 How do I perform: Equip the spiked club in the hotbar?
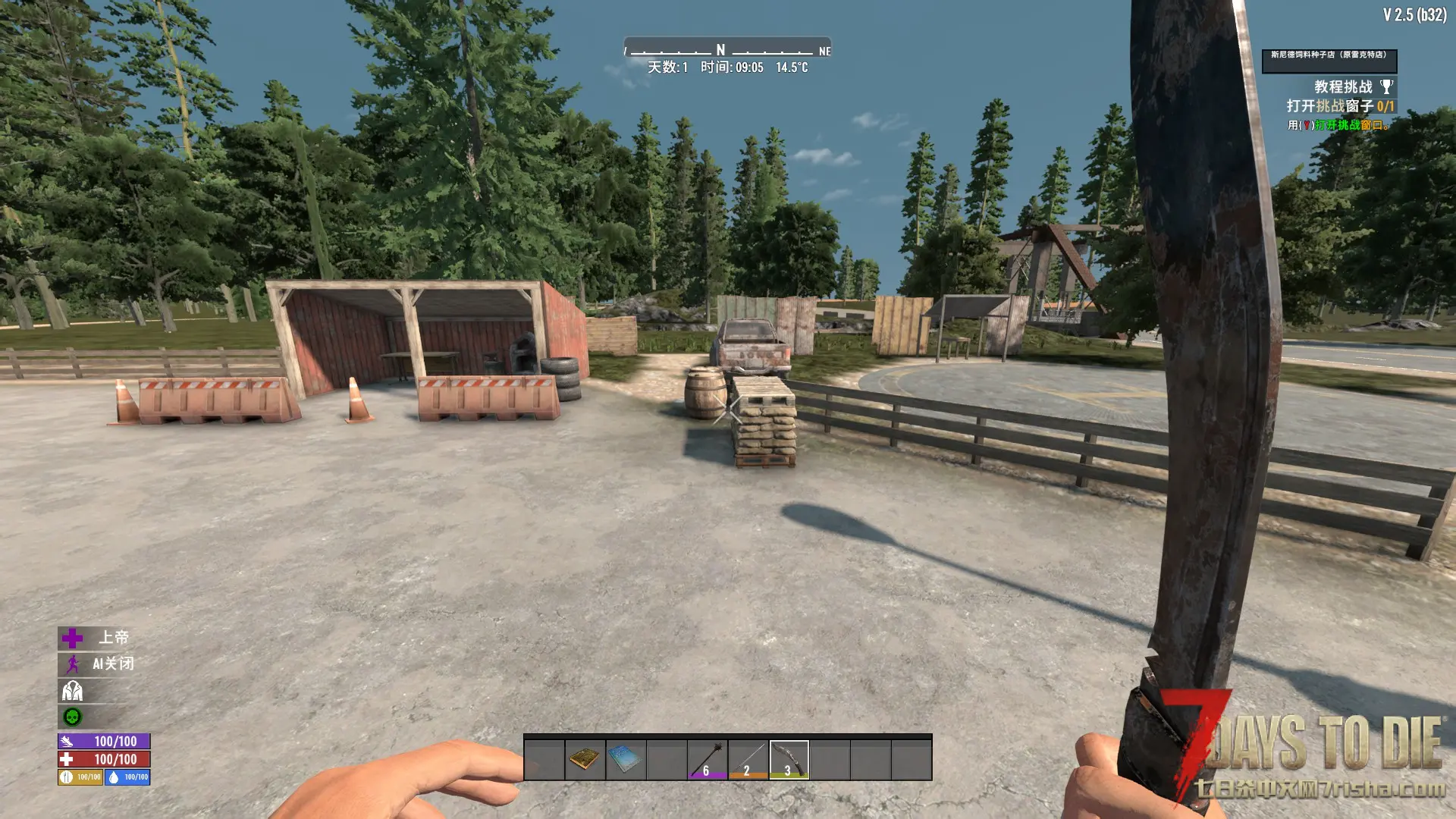(x=708, y=759)
